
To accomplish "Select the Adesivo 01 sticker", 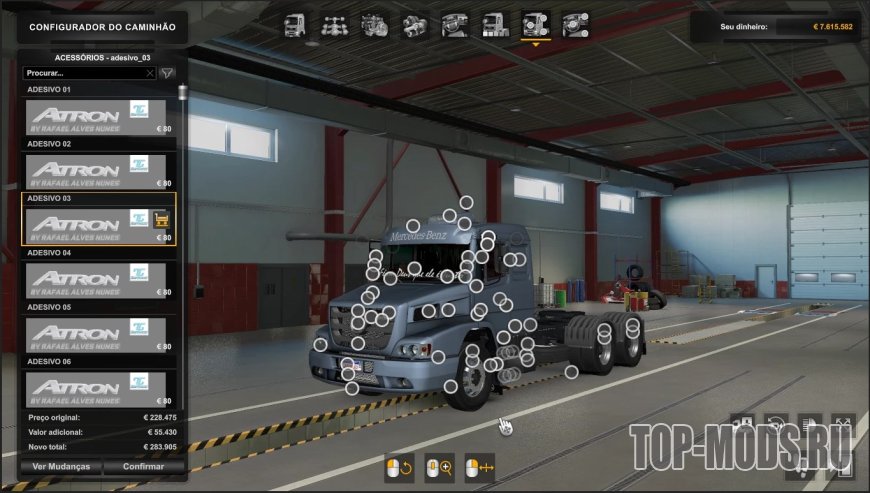I will tap(100, 117).
